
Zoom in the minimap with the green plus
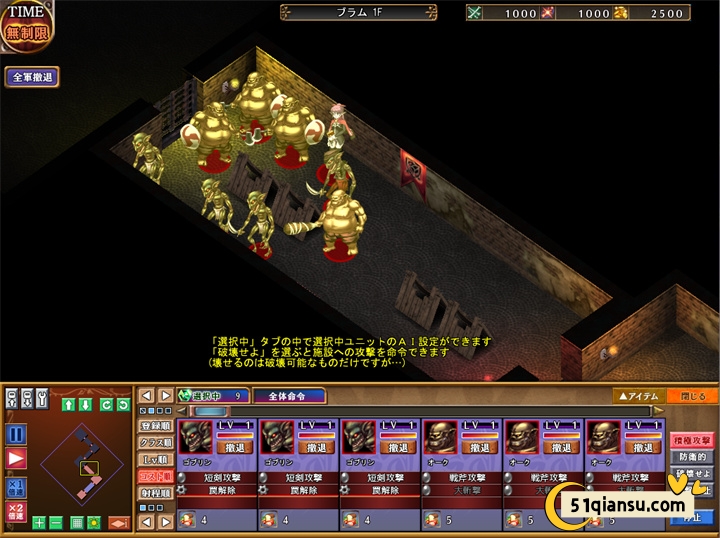39,523
